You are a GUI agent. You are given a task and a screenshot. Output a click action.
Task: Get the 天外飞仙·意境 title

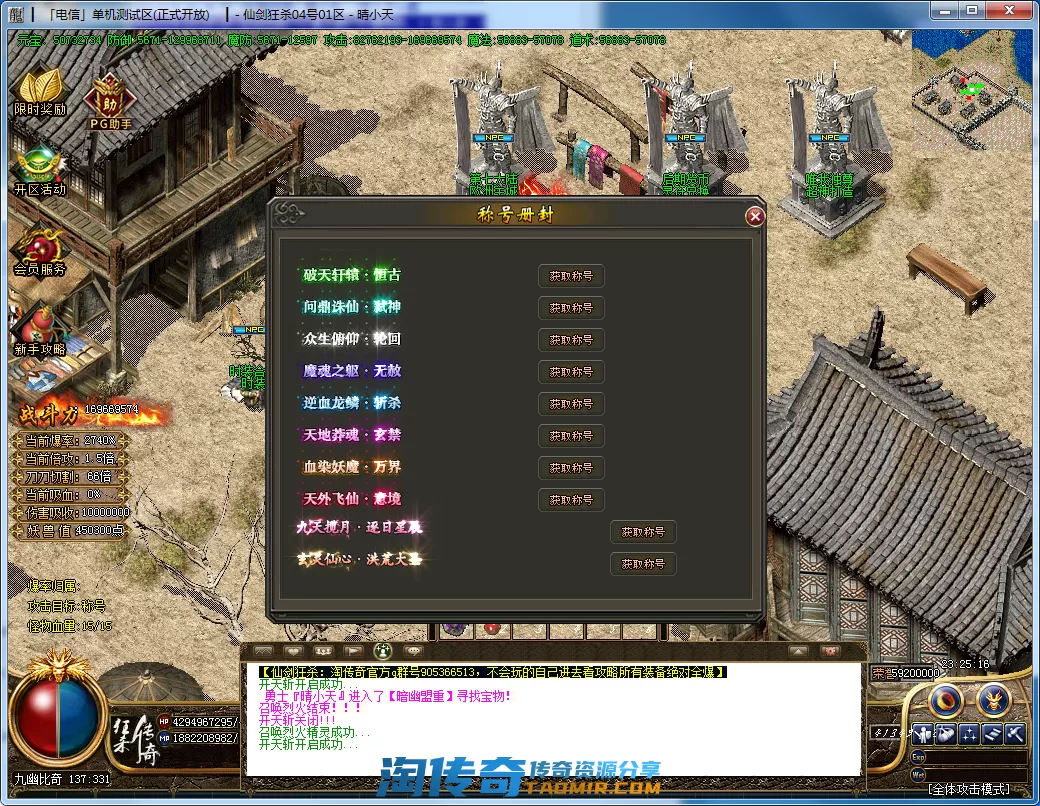(x=571, y=500)
